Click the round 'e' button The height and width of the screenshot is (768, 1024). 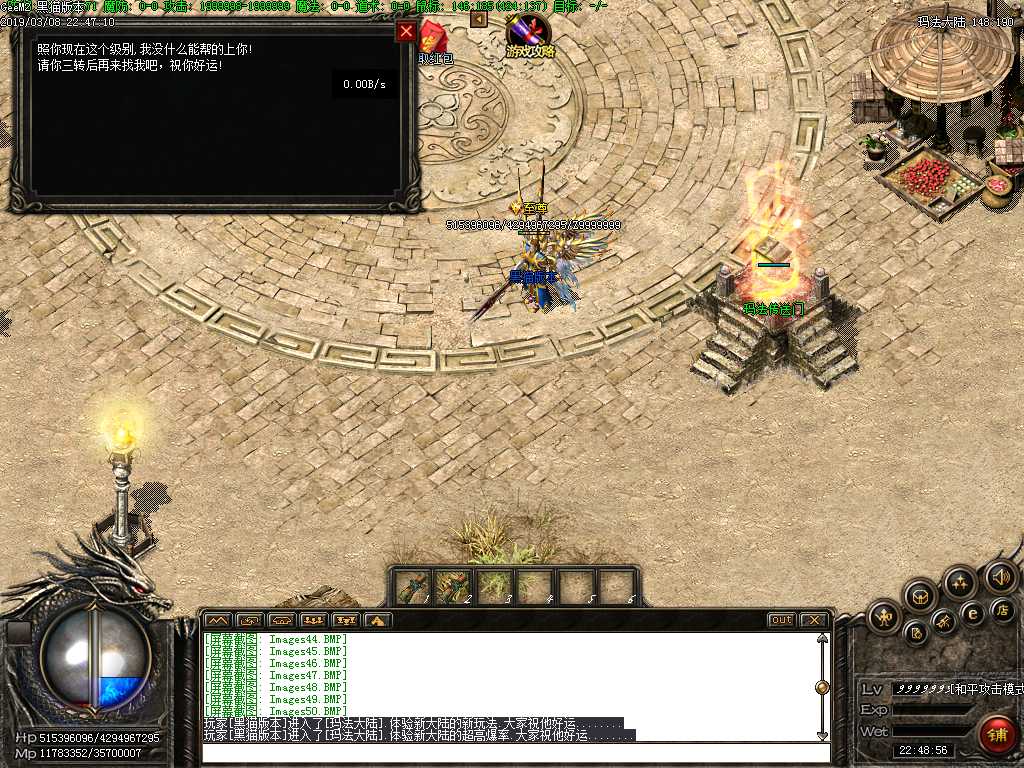972,613
